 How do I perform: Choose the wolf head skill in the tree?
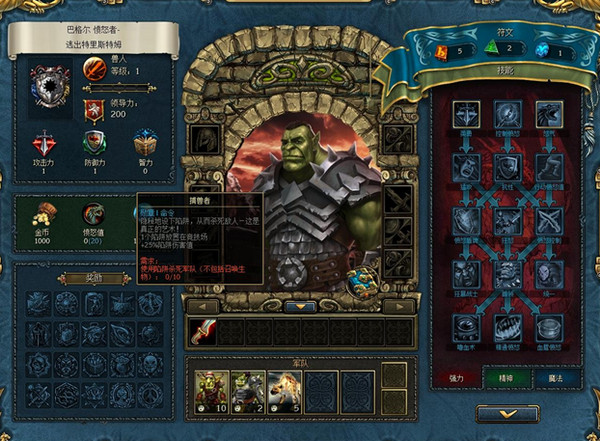pyautogui.click(x=549, y=116)
